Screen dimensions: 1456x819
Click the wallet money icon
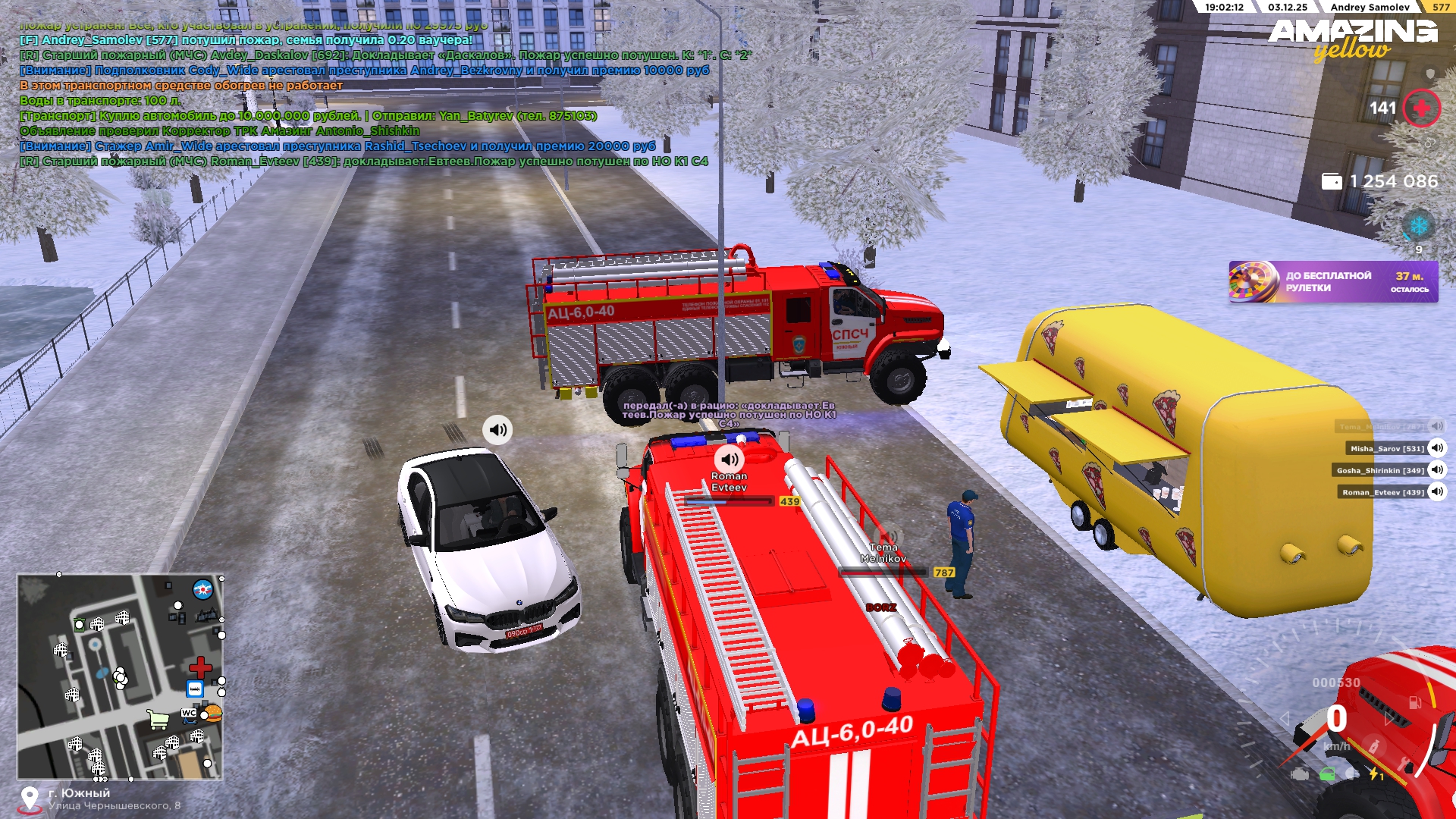click(x=1332, y=181)
